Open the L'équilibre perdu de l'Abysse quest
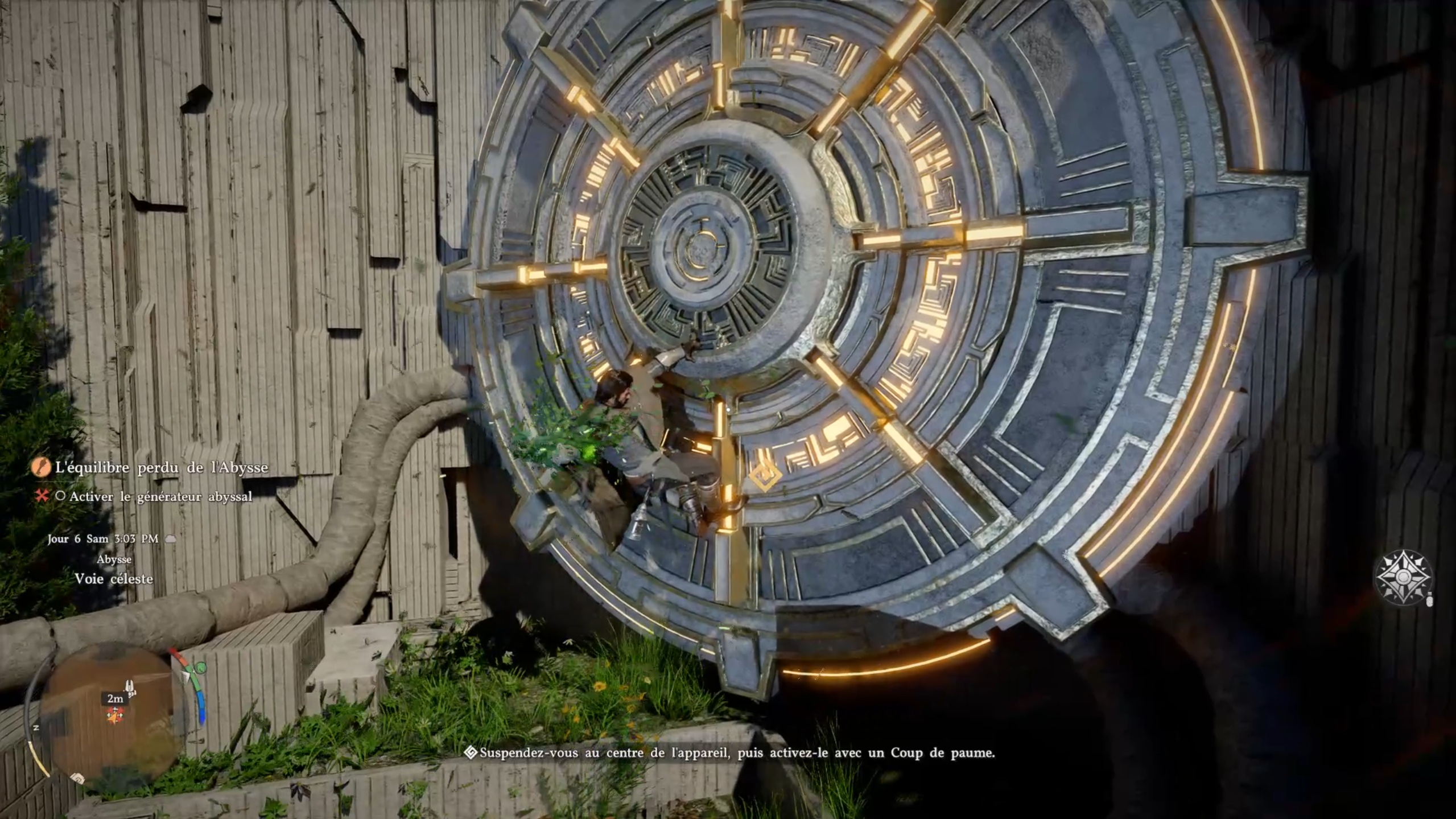Viewport: 1456px width, 819px height. point(161,468)
